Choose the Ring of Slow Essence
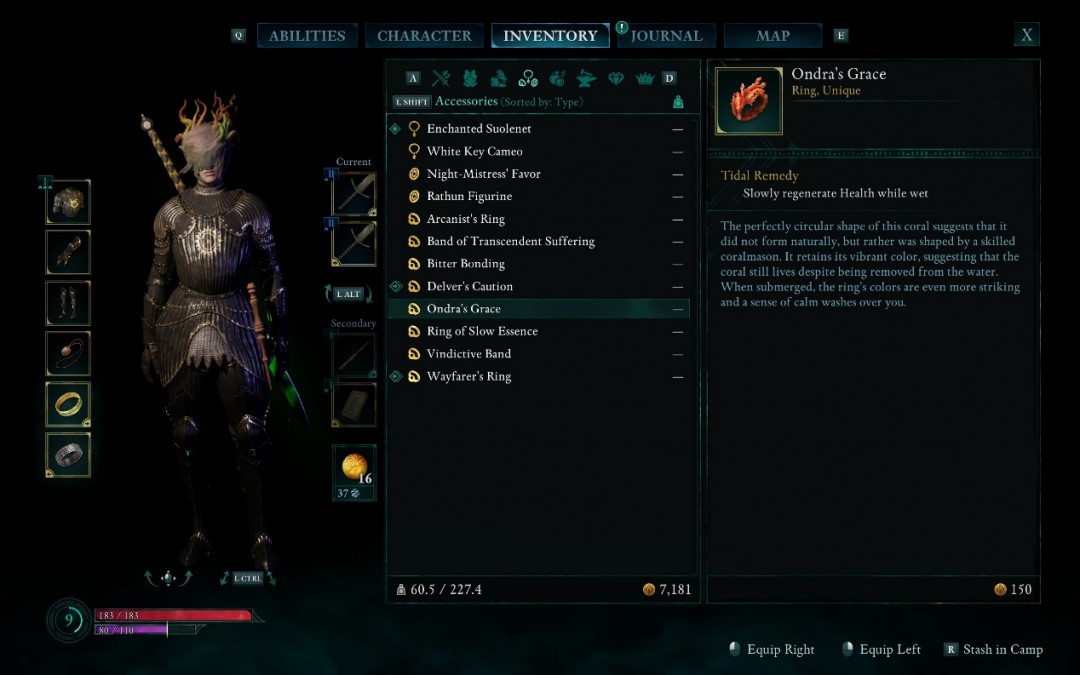 pos(482,331)
